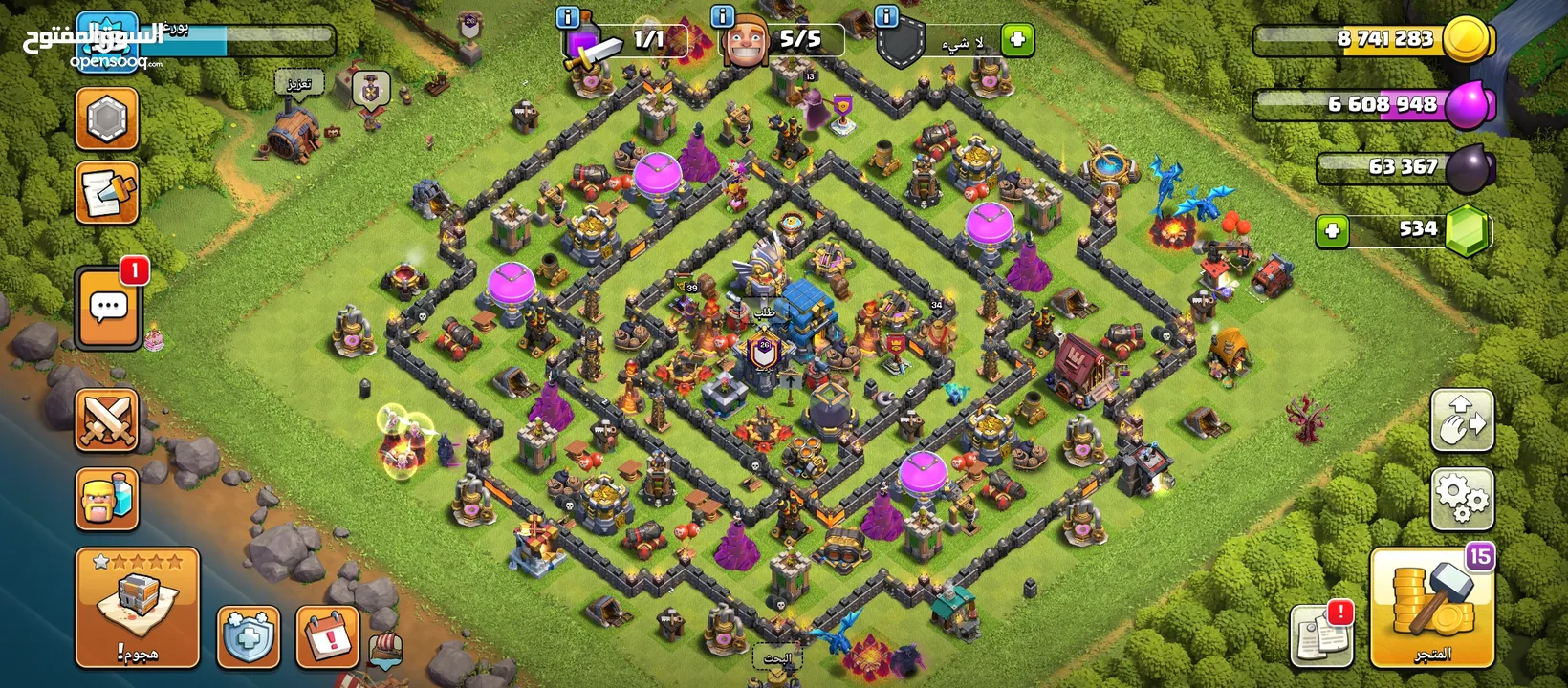Show info beside the 1/1 sword counter
Image resolution: width=1568 pixels, height=688 pixels.
pyautogui.click(x=567, y=16)
